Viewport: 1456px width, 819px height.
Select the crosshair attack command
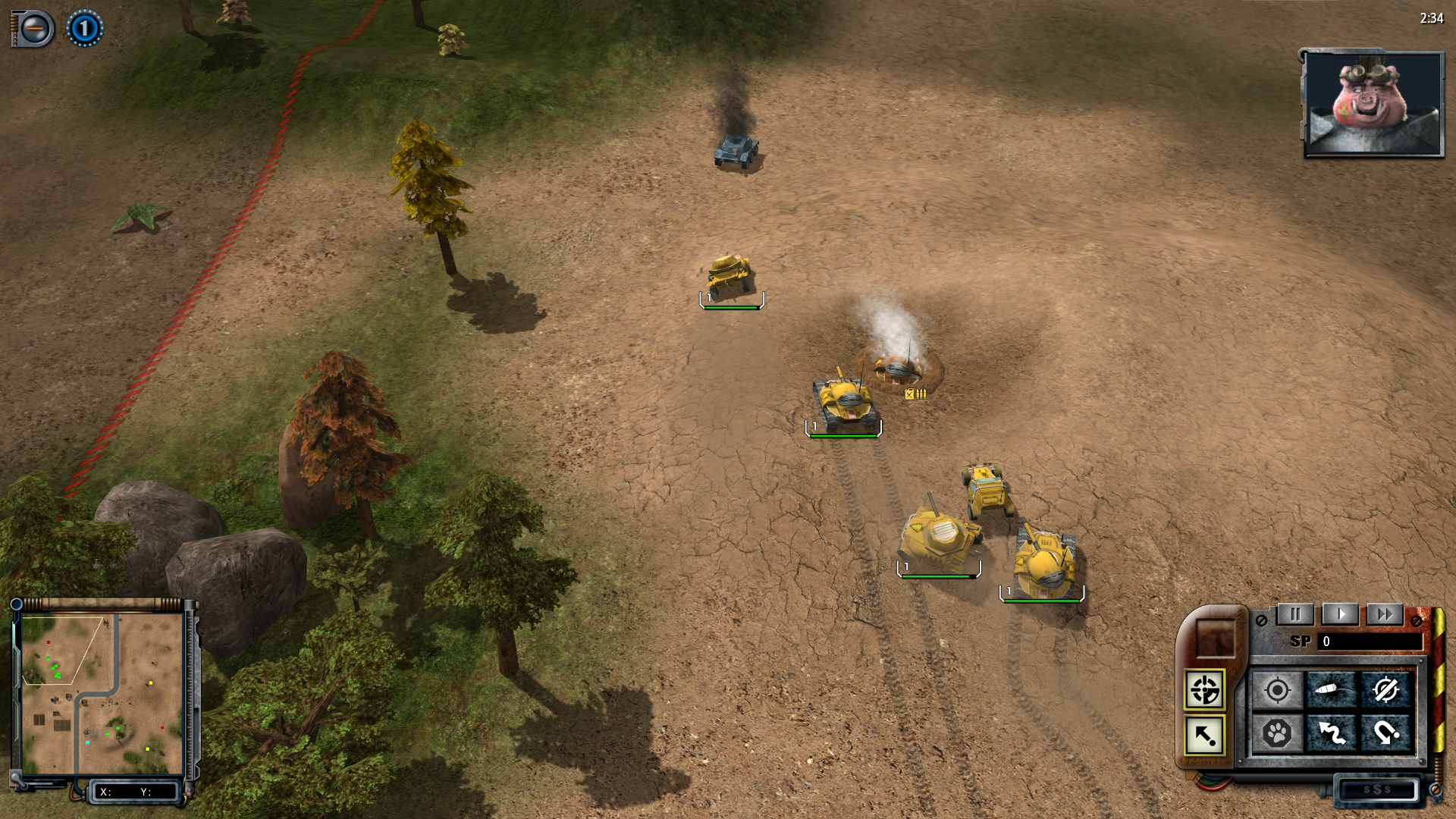pos(1277,691)
